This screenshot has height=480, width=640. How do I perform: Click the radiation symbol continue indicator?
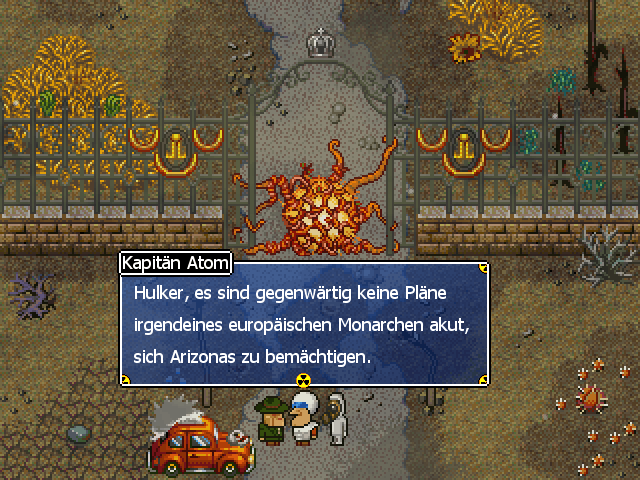(x=303, y=380)
